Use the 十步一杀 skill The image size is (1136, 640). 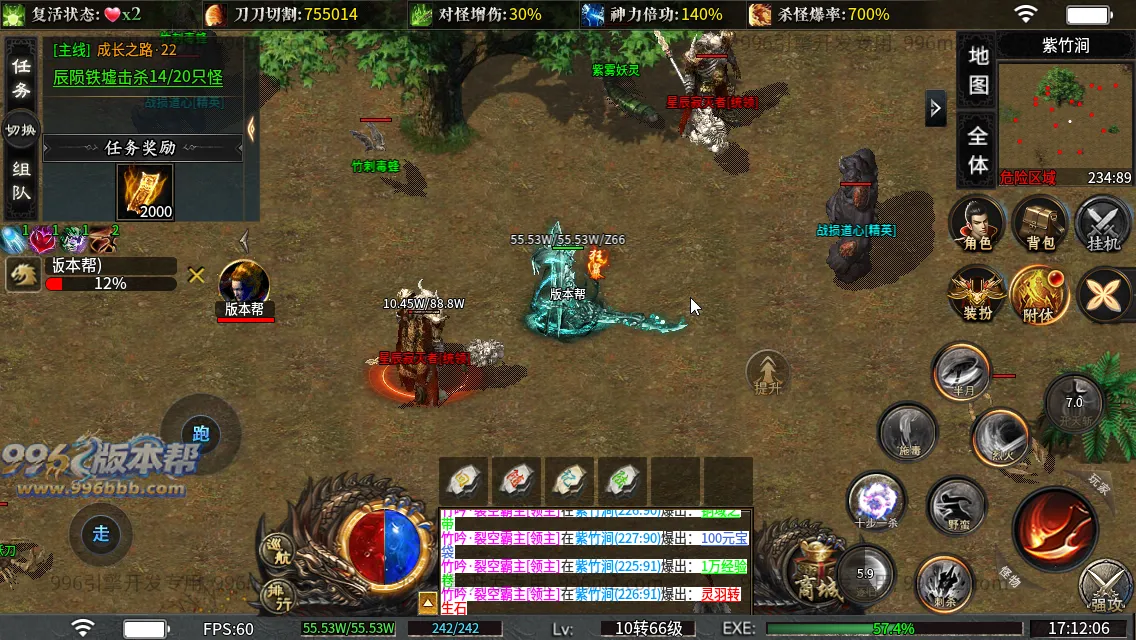pyautogui.click(x=877, y=500)
